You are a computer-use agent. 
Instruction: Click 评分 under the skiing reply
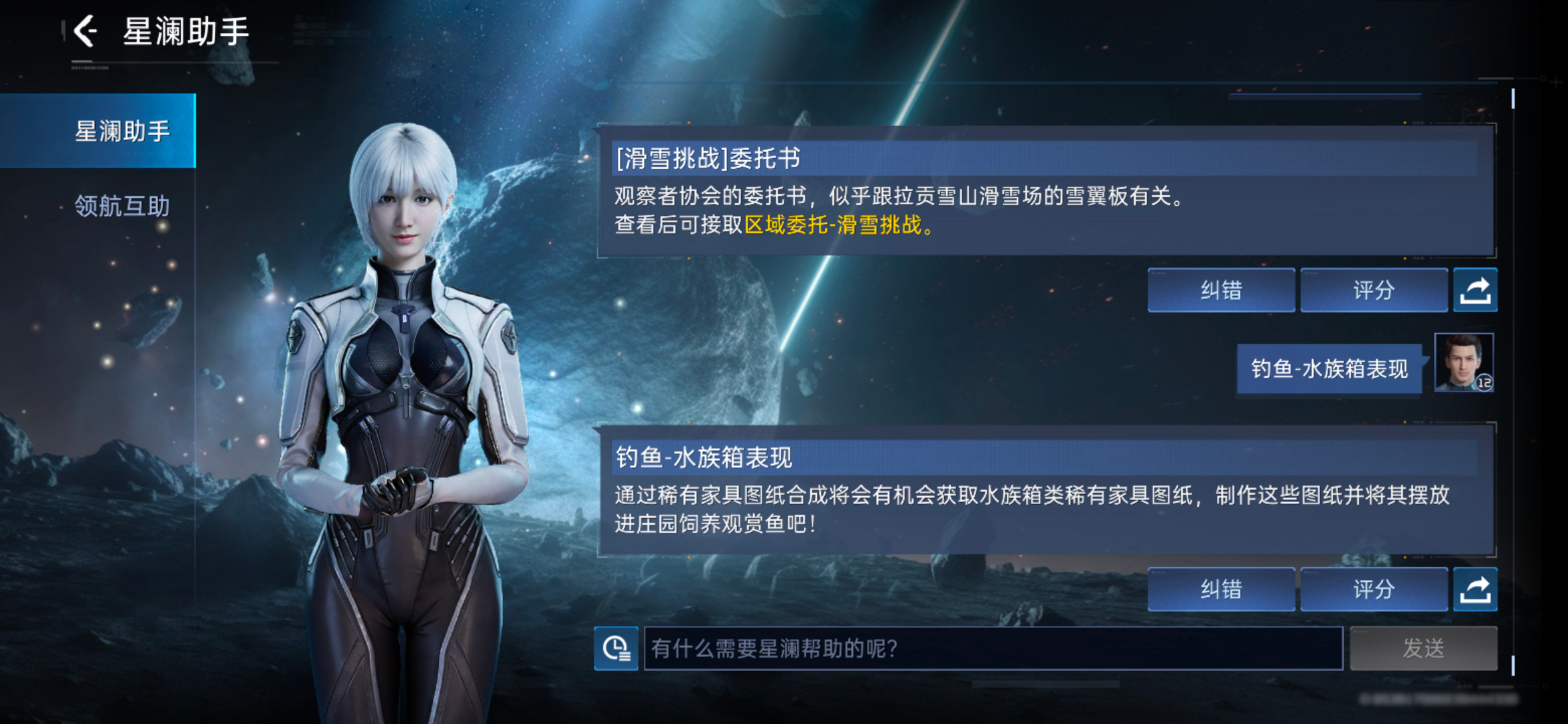coord(1374,291)
